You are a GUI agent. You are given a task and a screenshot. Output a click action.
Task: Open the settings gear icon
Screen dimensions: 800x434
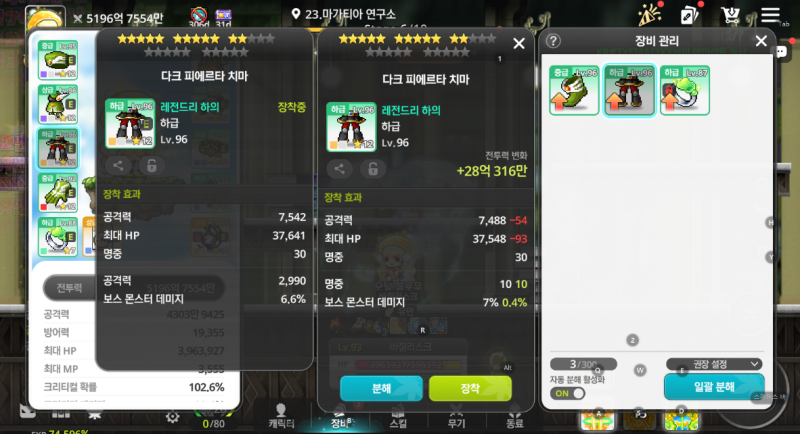173,416
